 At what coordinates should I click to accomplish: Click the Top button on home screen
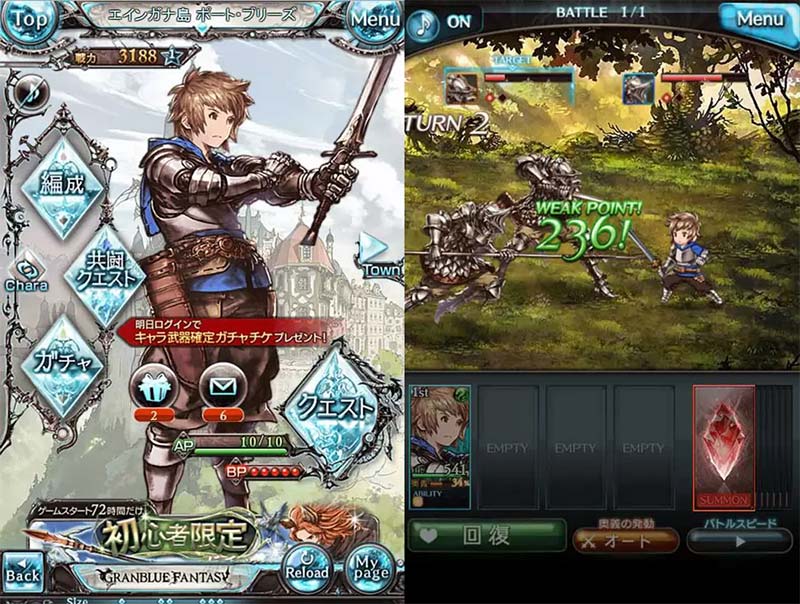(x=28, y=19)
